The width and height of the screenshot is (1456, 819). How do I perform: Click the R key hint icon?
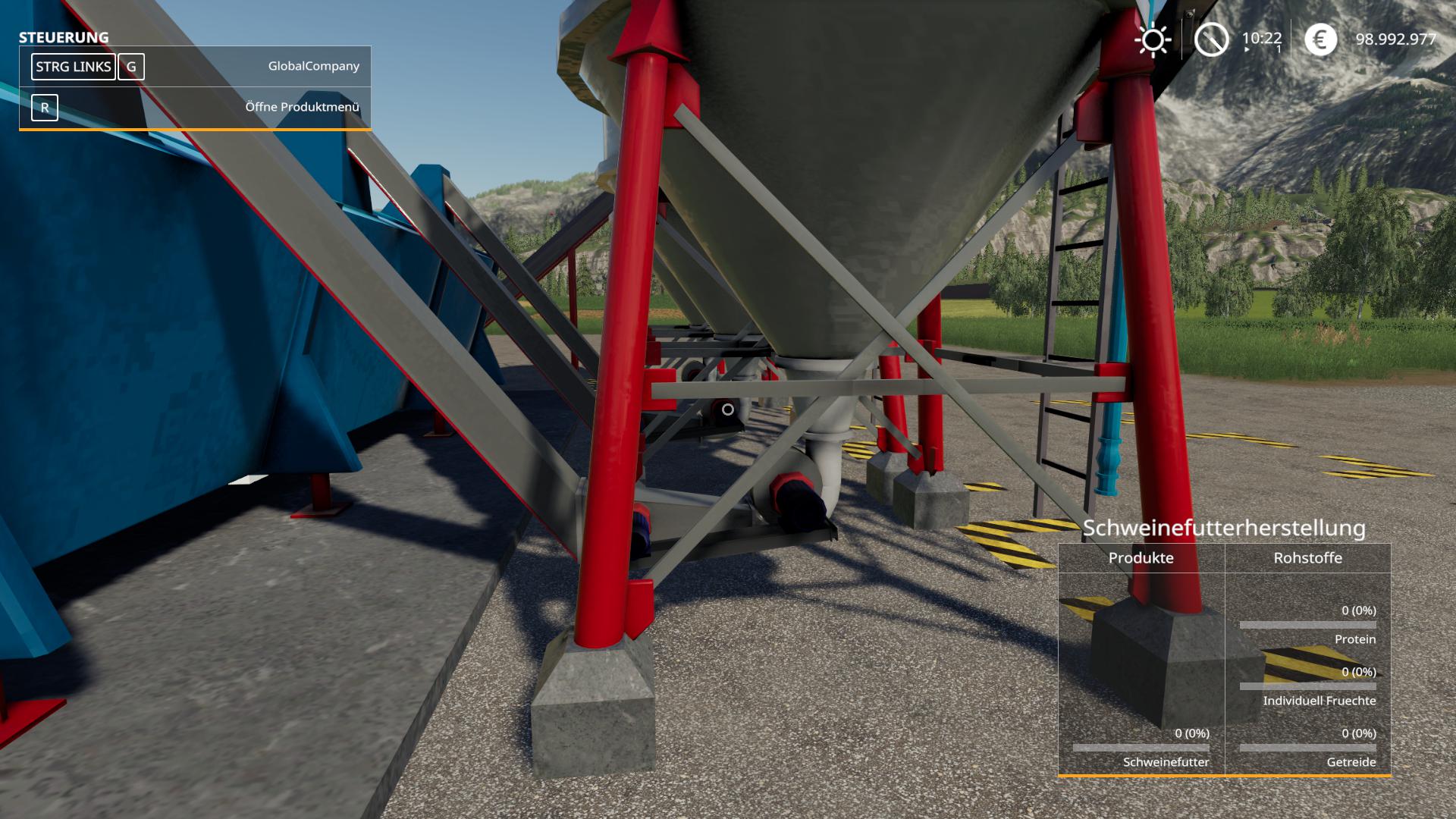coord(45,108)
